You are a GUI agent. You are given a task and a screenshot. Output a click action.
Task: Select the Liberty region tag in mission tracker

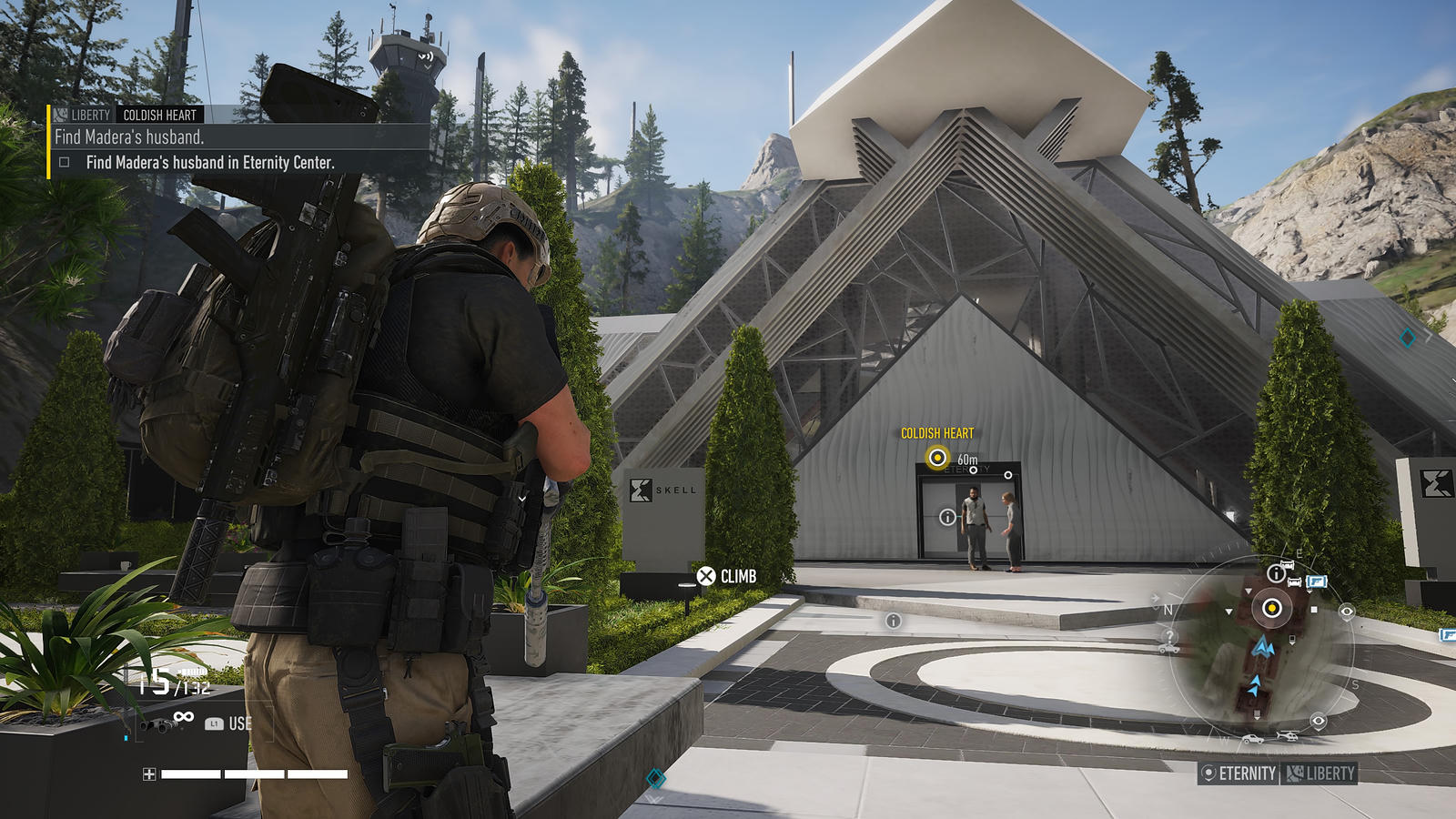coord(82,115)
